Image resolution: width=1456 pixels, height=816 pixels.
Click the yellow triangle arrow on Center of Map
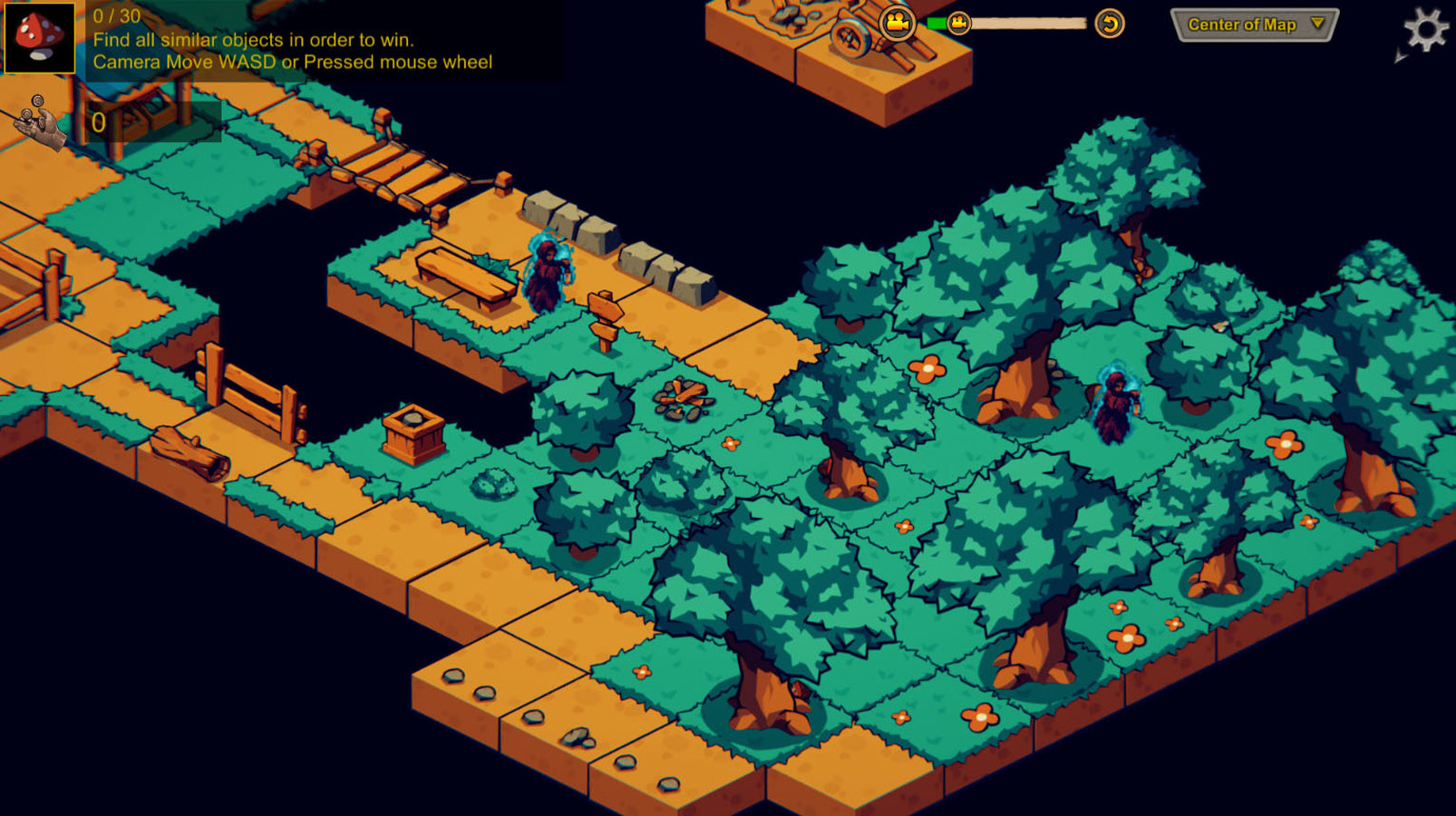tap(1315, 25)
